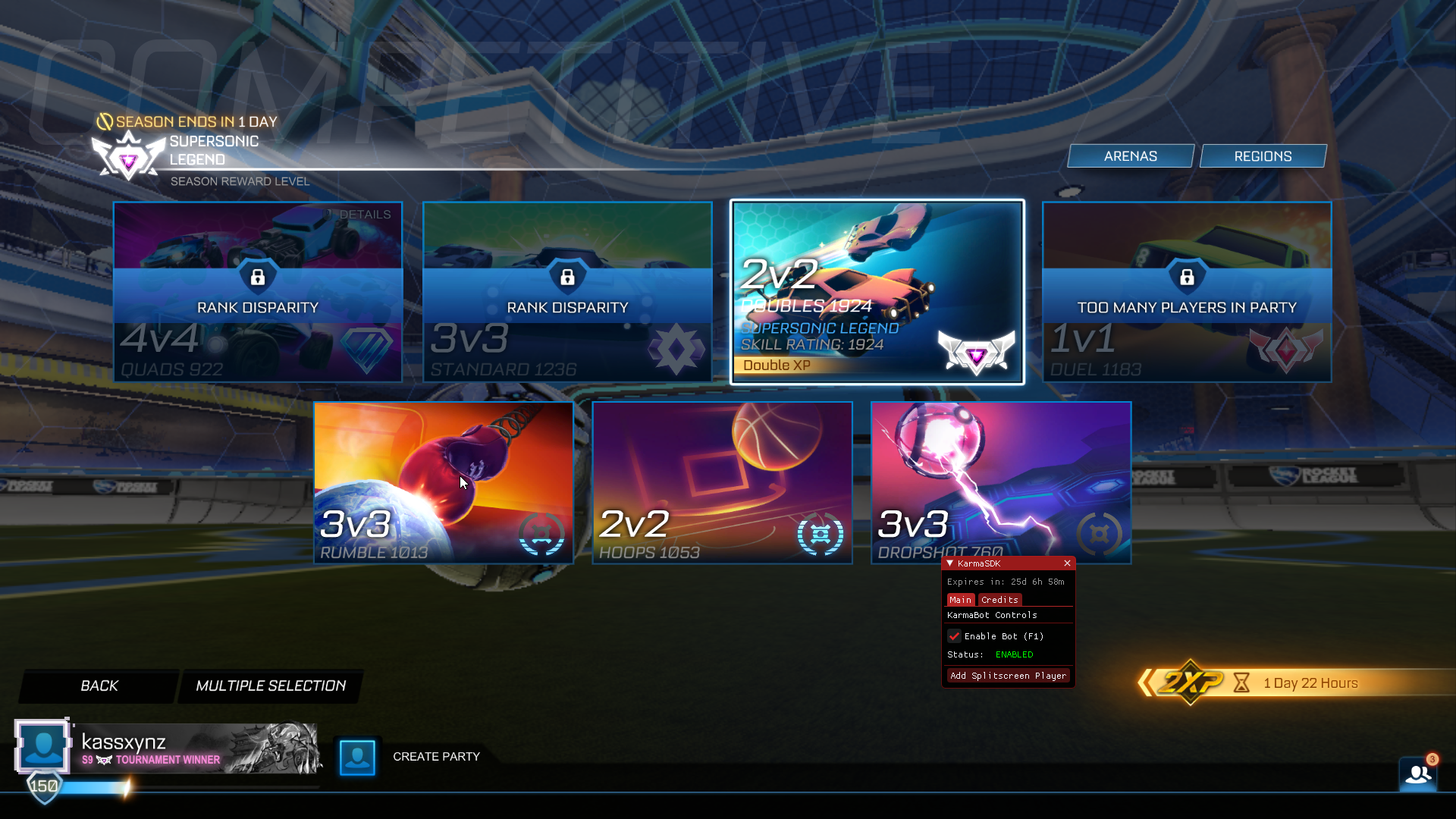The width and height of the screenshot is (1456, 819).
Task: Open the friends list icon
Action: pyautogui.click(x=1417, y=774)
